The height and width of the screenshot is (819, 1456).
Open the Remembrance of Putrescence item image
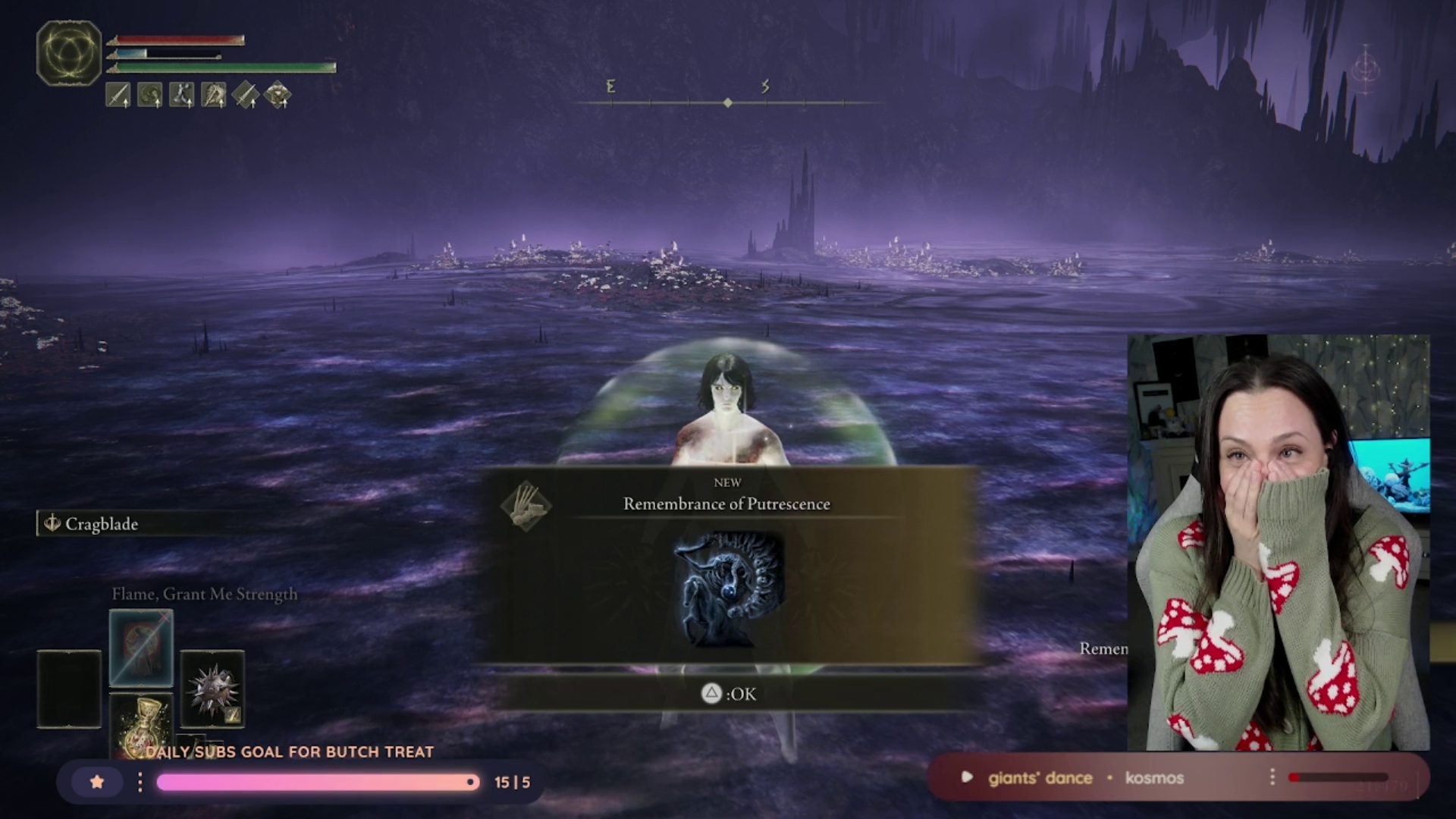pos(728,589)
